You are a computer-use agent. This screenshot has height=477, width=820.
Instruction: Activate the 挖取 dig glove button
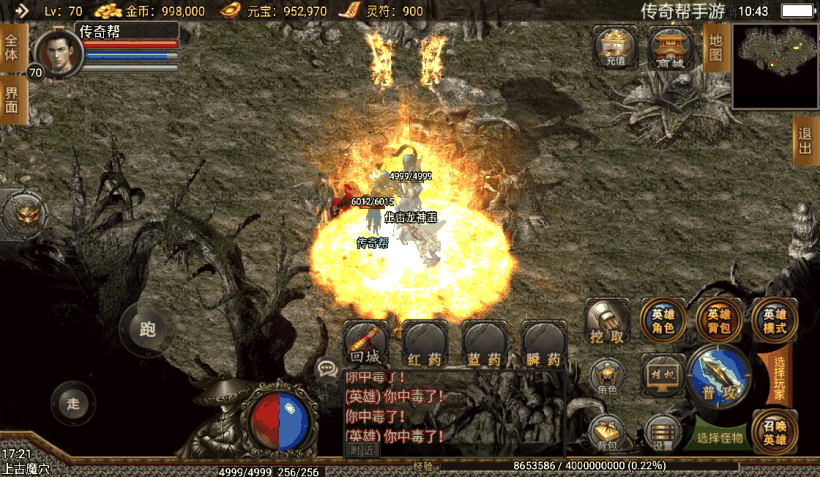point(607,322)
